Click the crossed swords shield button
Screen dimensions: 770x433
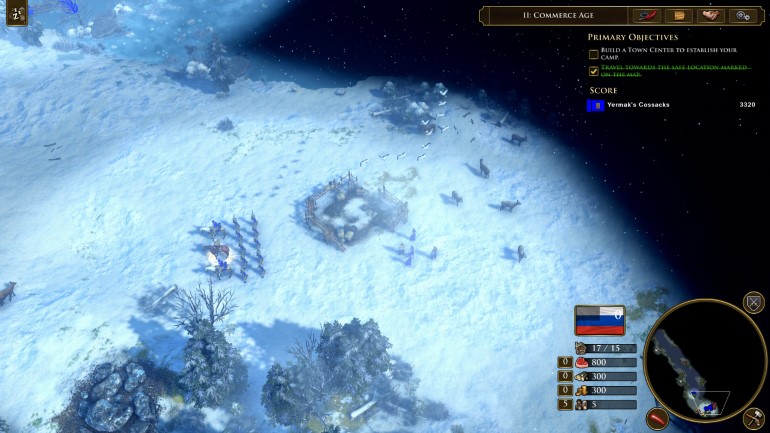(x=754, y=302)
